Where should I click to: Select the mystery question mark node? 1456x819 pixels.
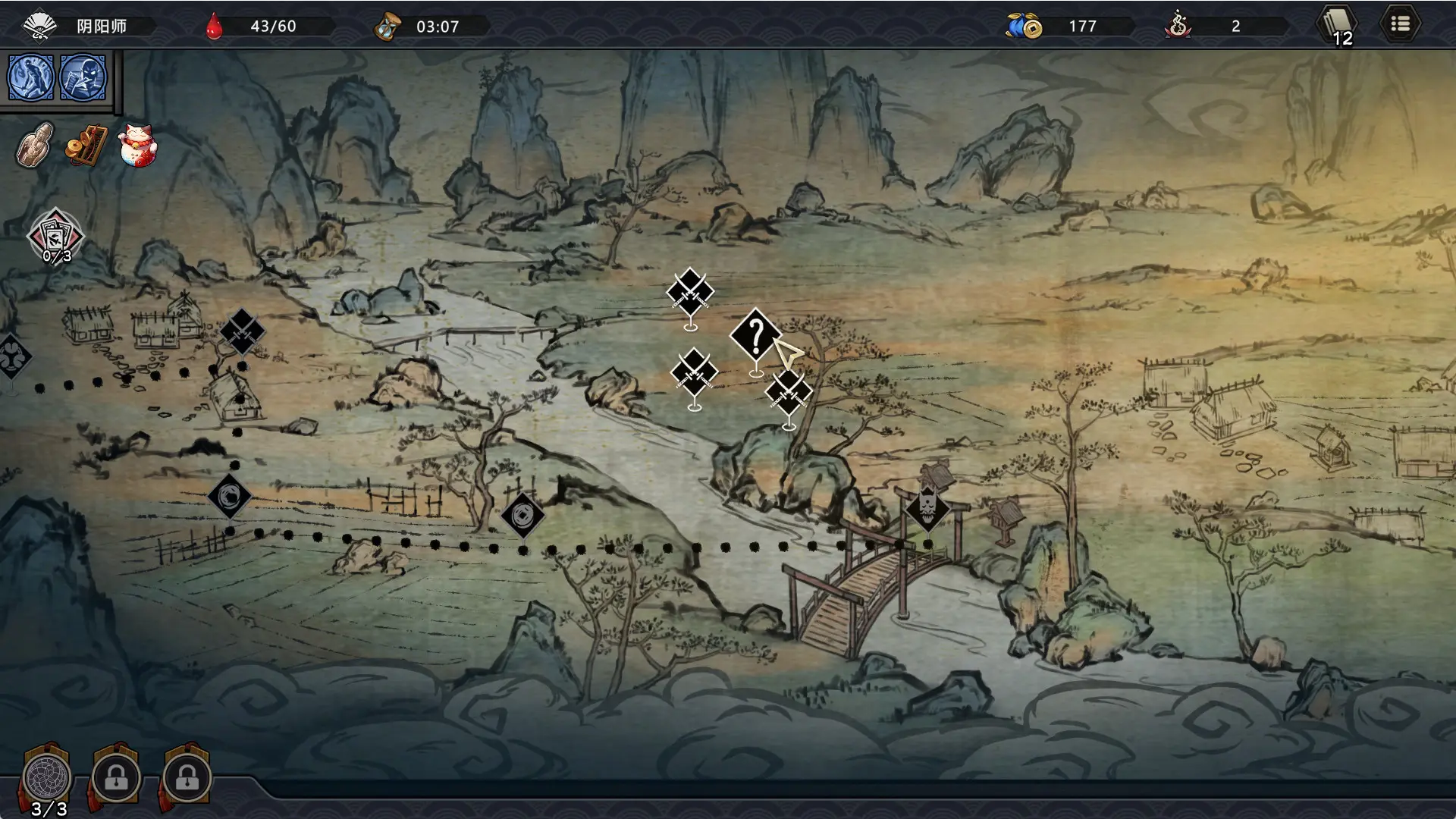tap(755, 335)
